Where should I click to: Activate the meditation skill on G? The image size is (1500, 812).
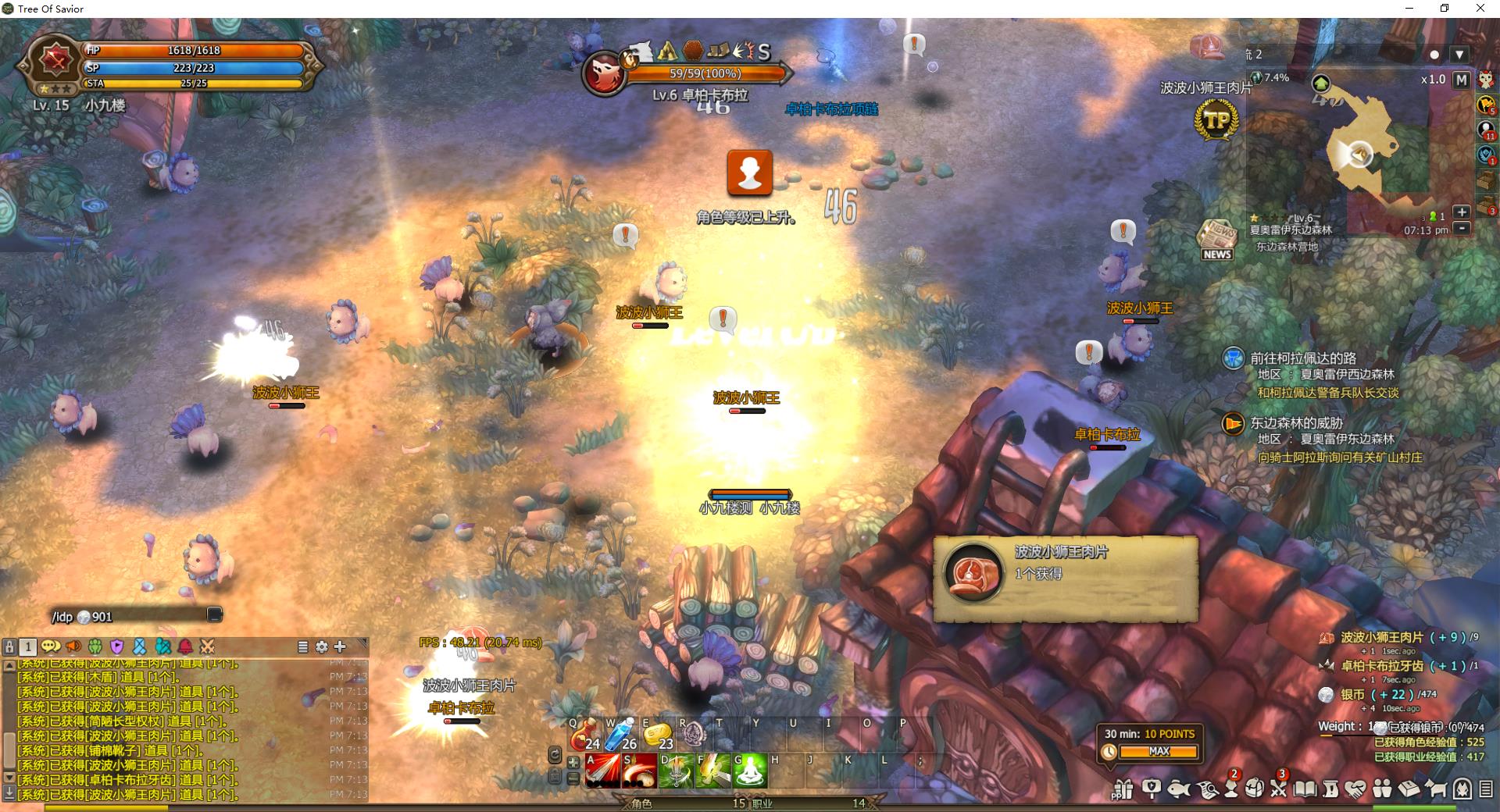pos(750,771)
